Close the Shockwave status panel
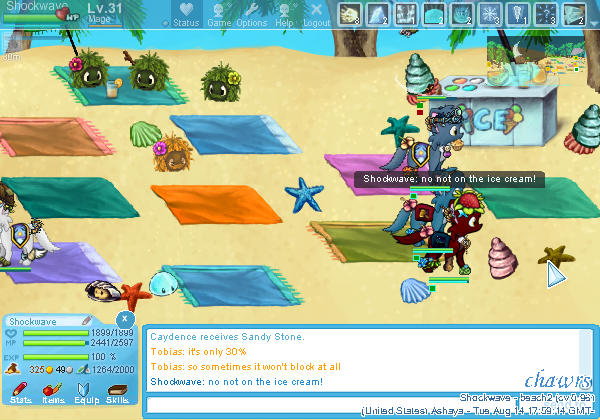Screen dimensions: 600x420 (125, 318)
